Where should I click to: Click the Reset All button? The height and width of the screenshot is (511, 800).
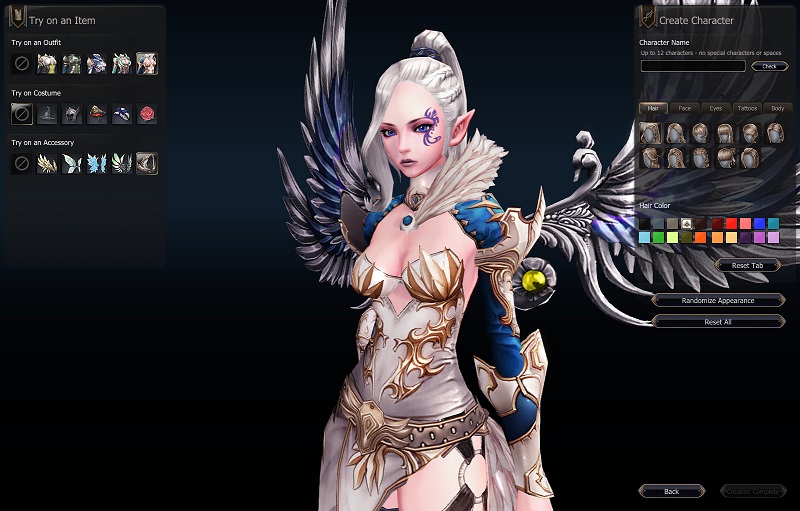coord(717,322)
